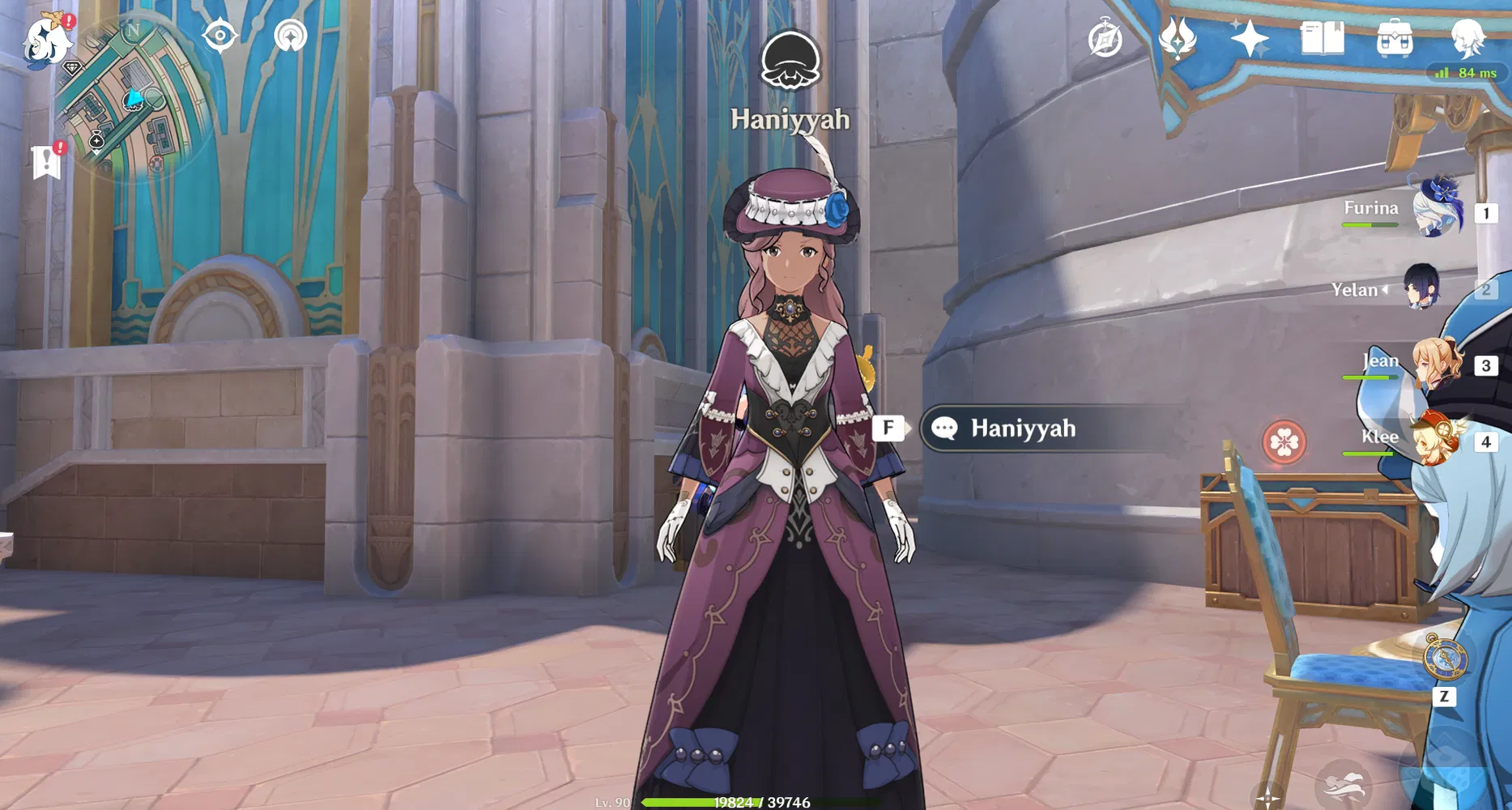The width and height of the screenshot is (1512, 810).
Task: Click the quest navigation guide icon
Action: (x=289, y=36)
